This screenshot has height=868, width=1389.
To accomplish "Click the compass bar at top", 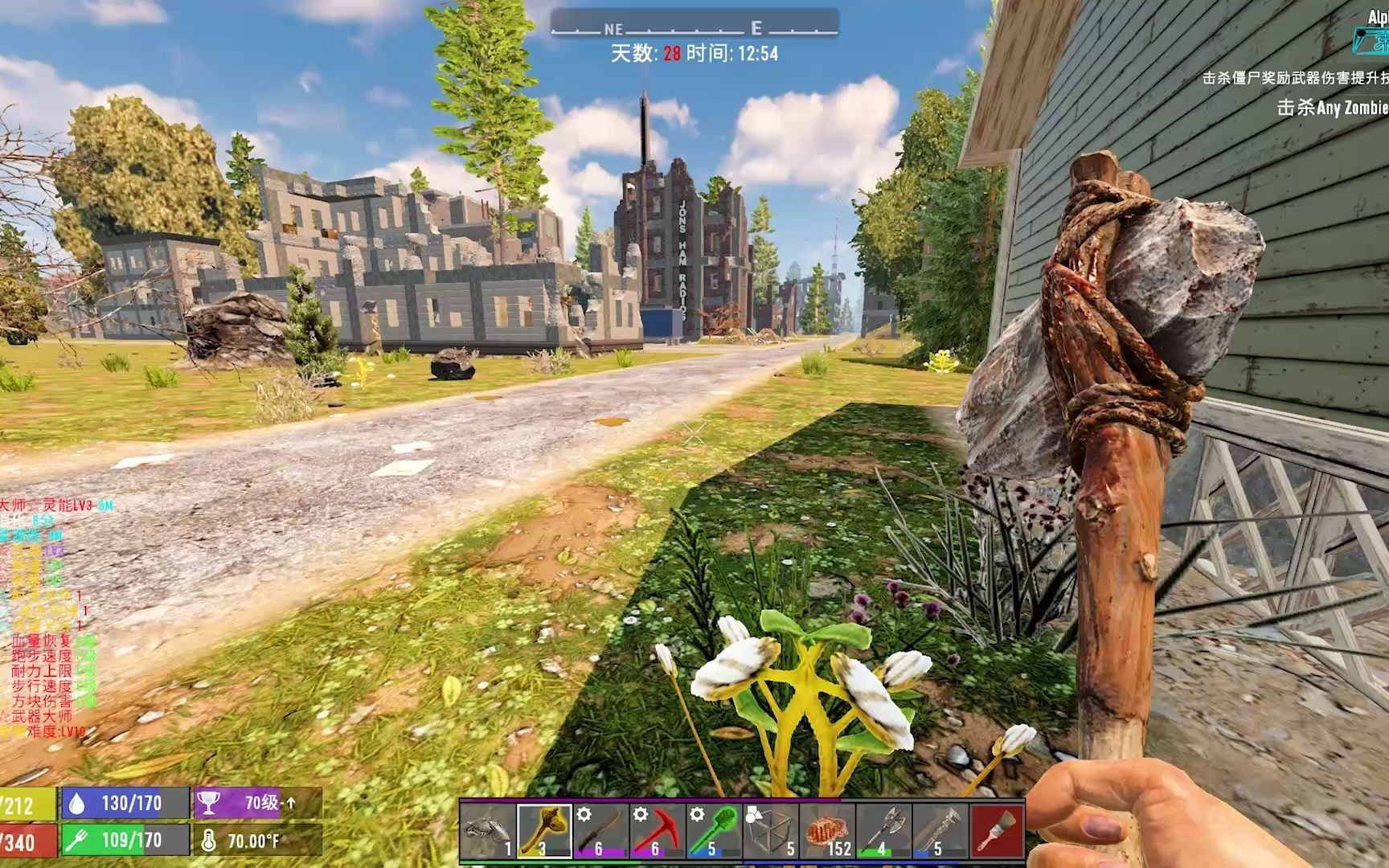I will [x=694, y=27].
